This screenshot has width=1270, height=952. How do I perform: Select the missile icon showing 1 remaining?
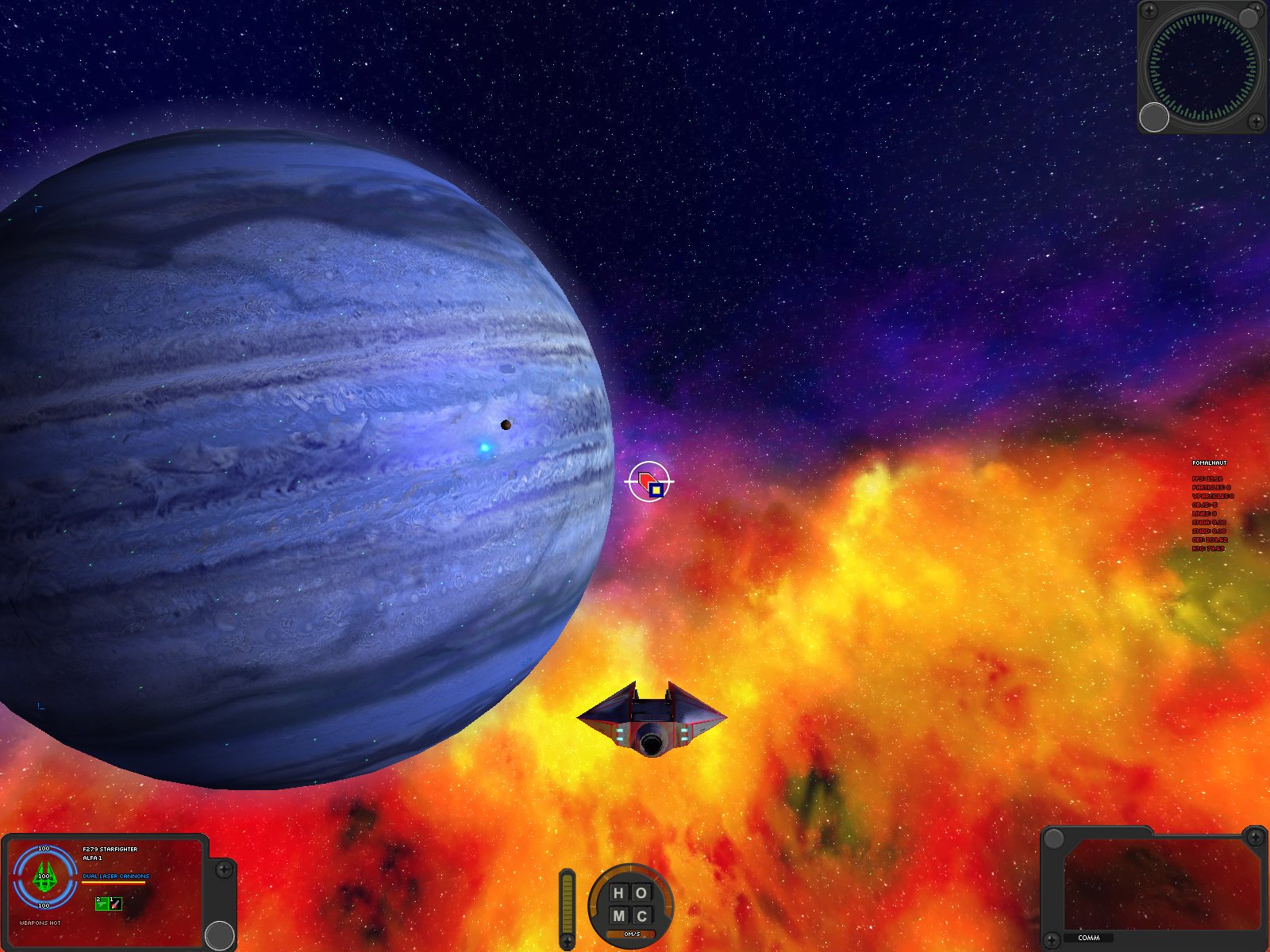click(x=115, y=904)
